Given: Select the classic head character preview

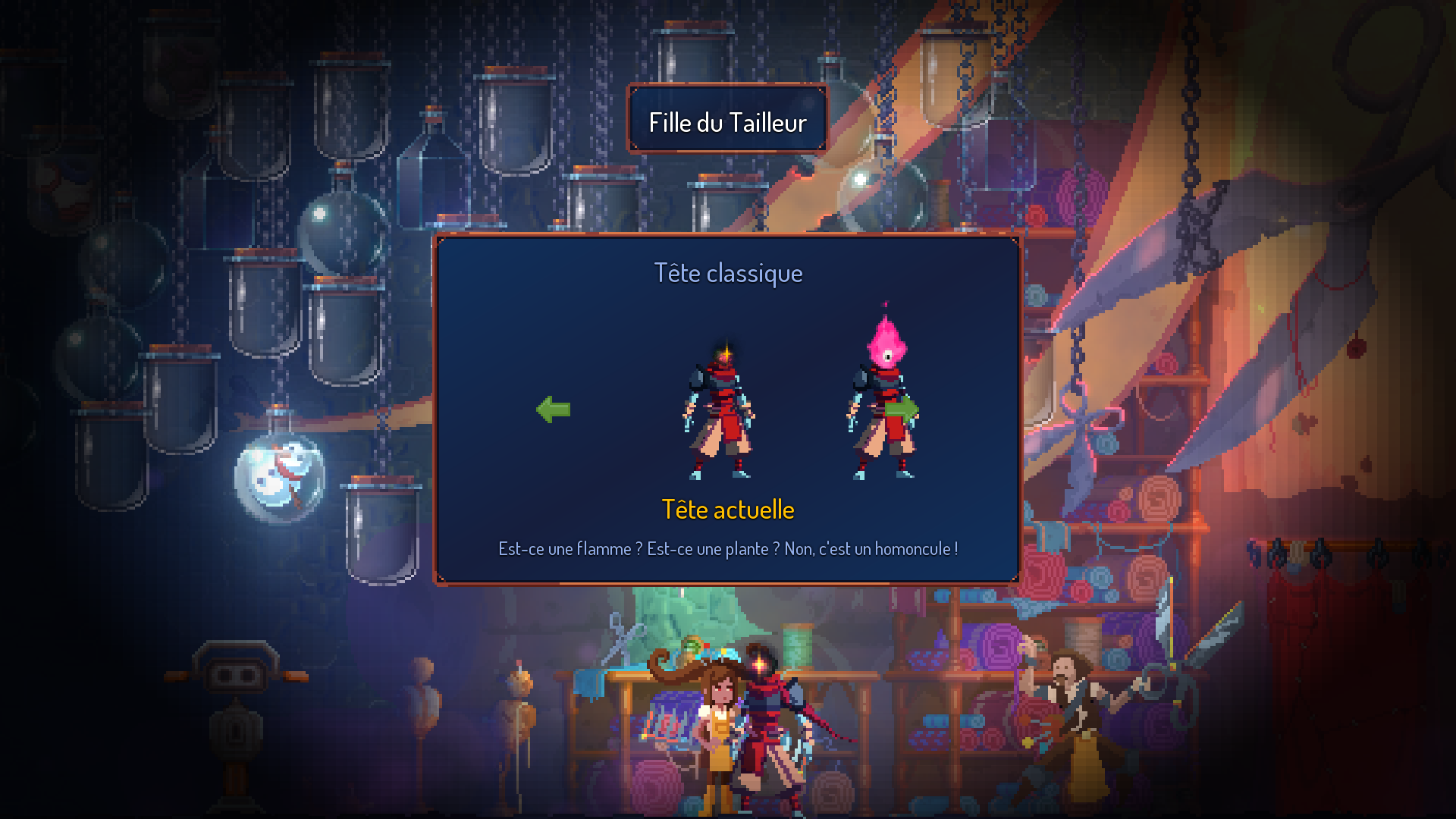Looking at the screenshot, I should click(718, 413).
